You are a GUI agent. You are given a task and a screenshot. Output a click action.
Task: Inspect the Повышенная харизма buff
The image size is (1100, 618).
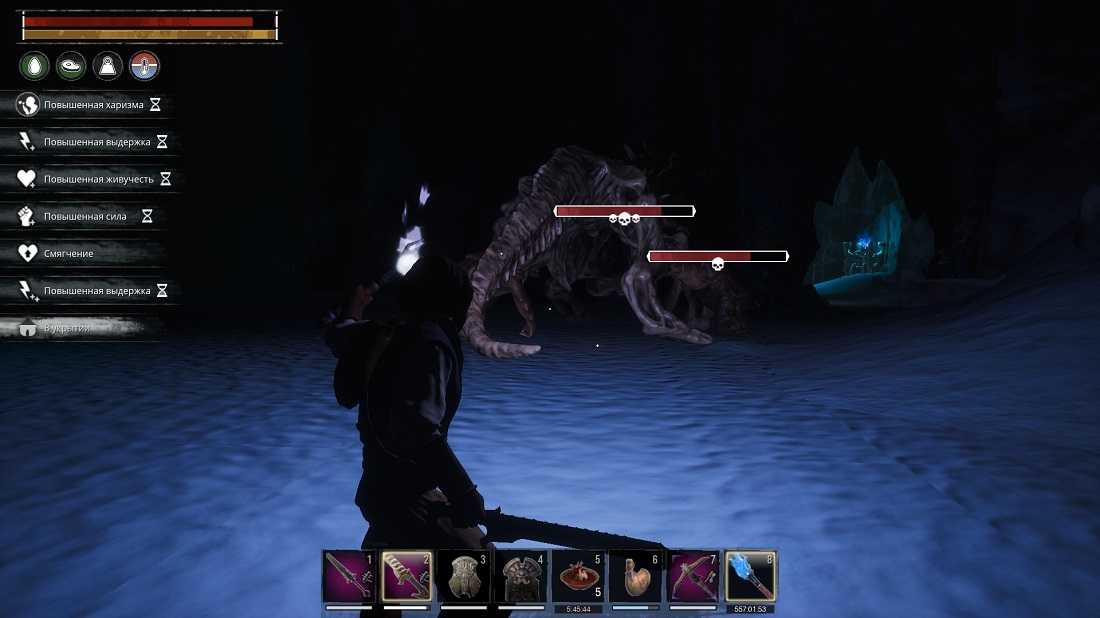88,105
